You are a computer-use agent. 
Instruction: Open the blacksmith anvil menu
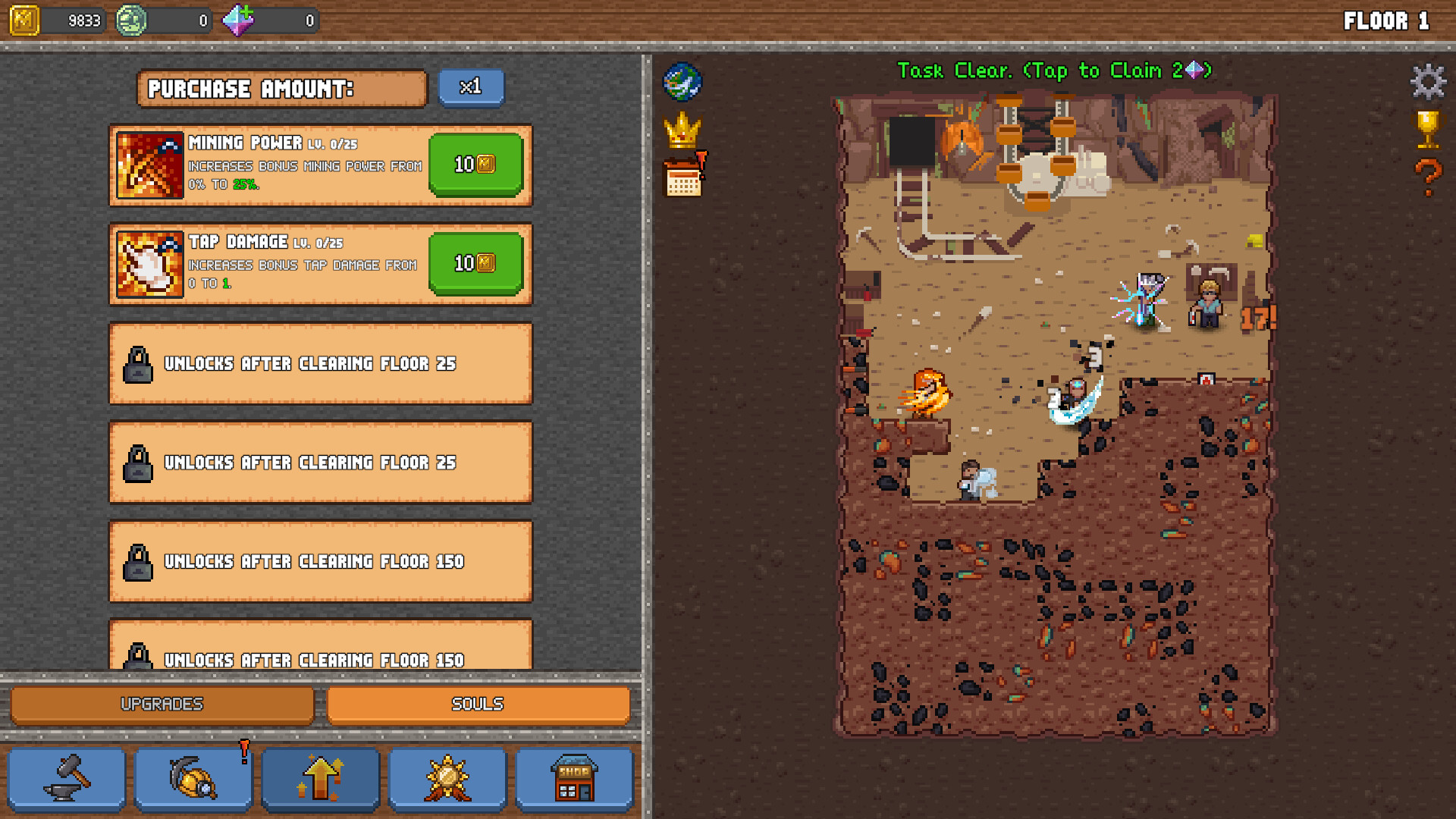pos(67,778)
